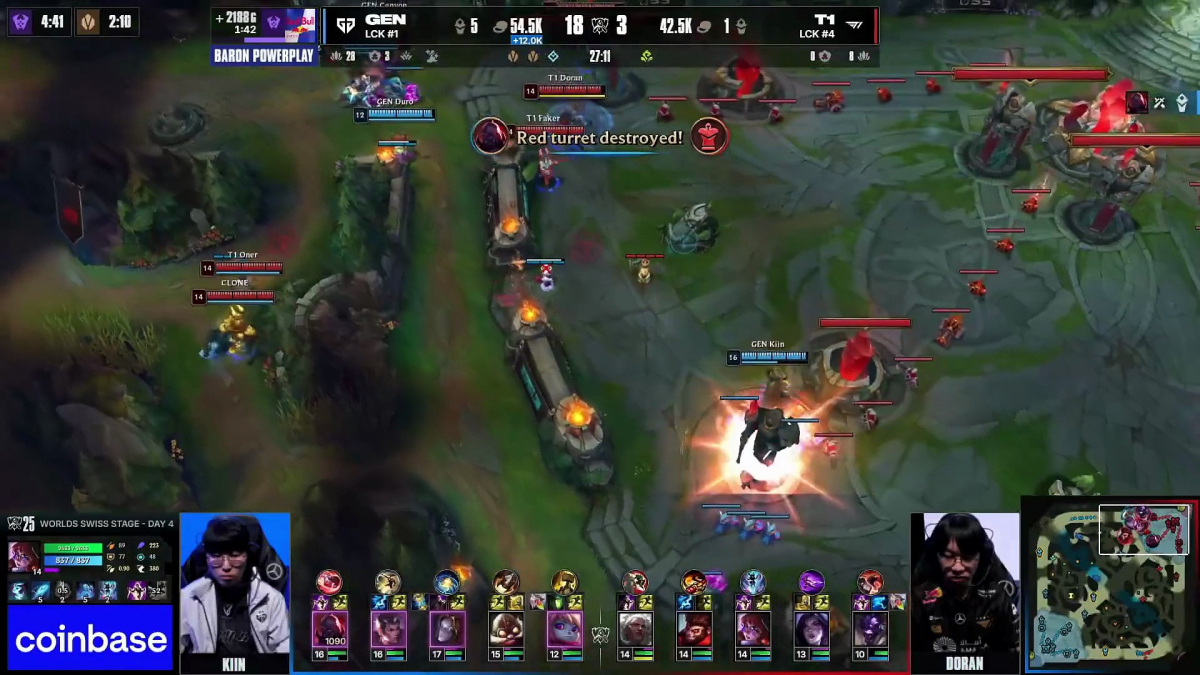Click the featured champion portrait in the stats panel
Viewport: 1200px width, 675px height.
pos(23,556)
